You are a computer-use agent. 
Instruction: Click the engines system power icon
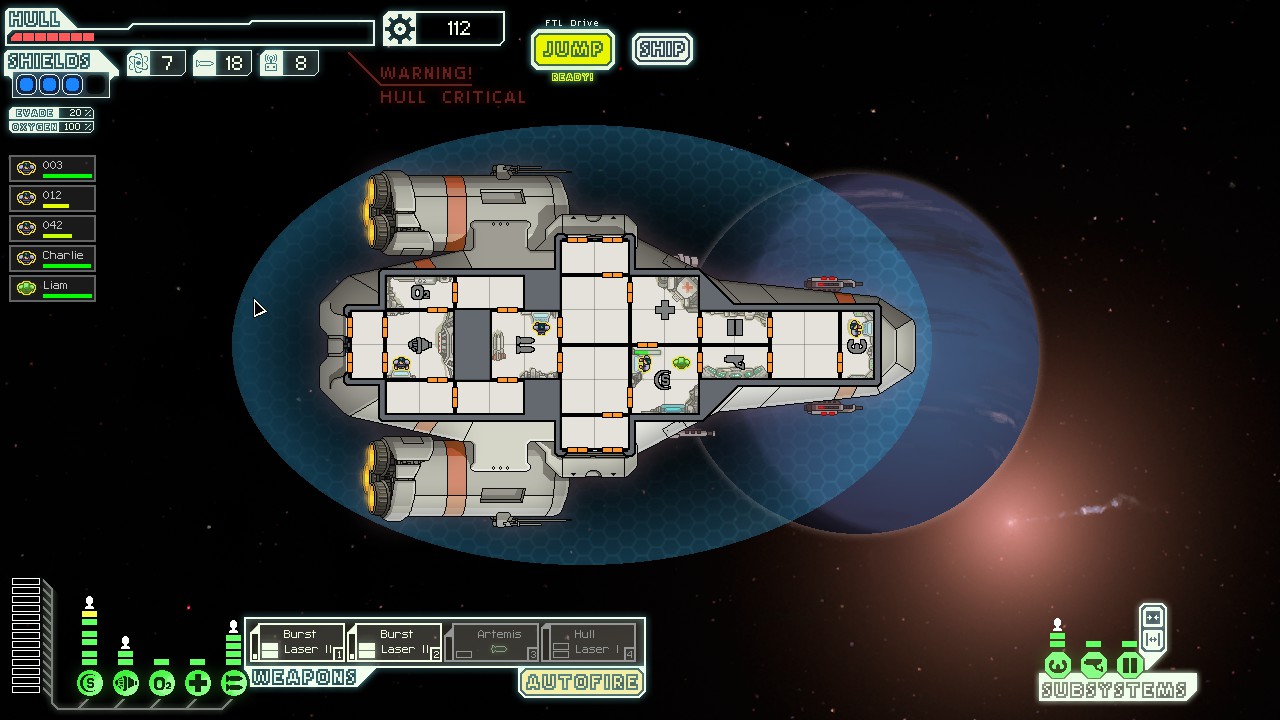(x=126, y=684)
